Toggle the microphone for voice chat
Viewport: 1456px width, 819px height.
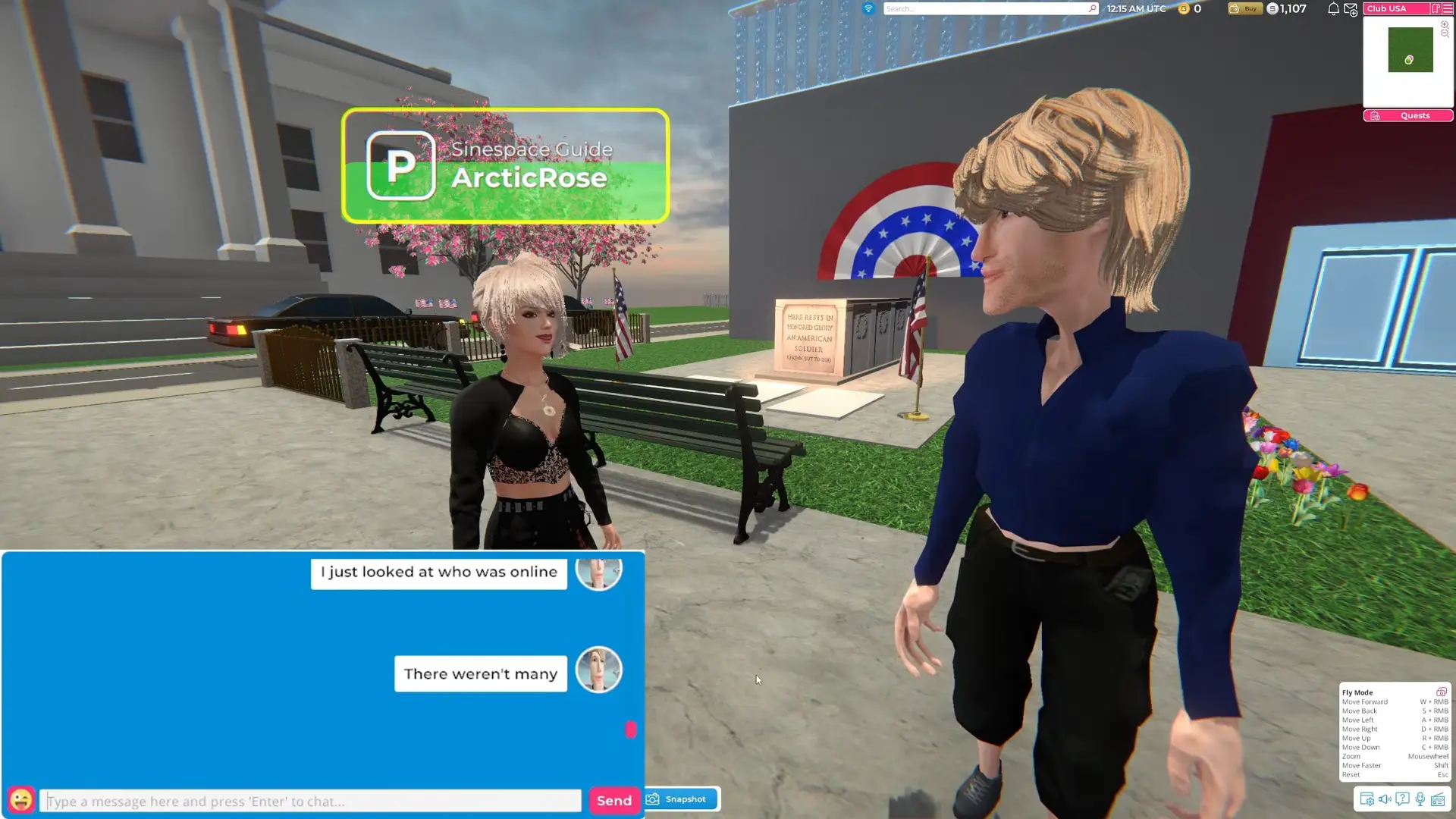1420,799
